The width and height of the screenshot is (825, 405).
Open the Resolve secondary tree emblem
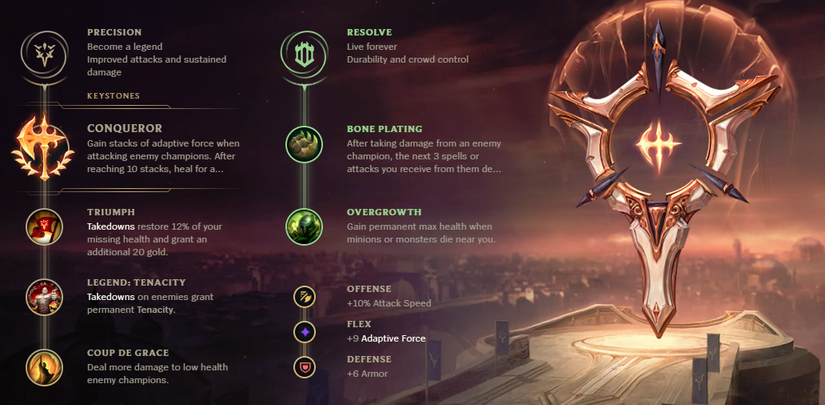tap(304, 51)
